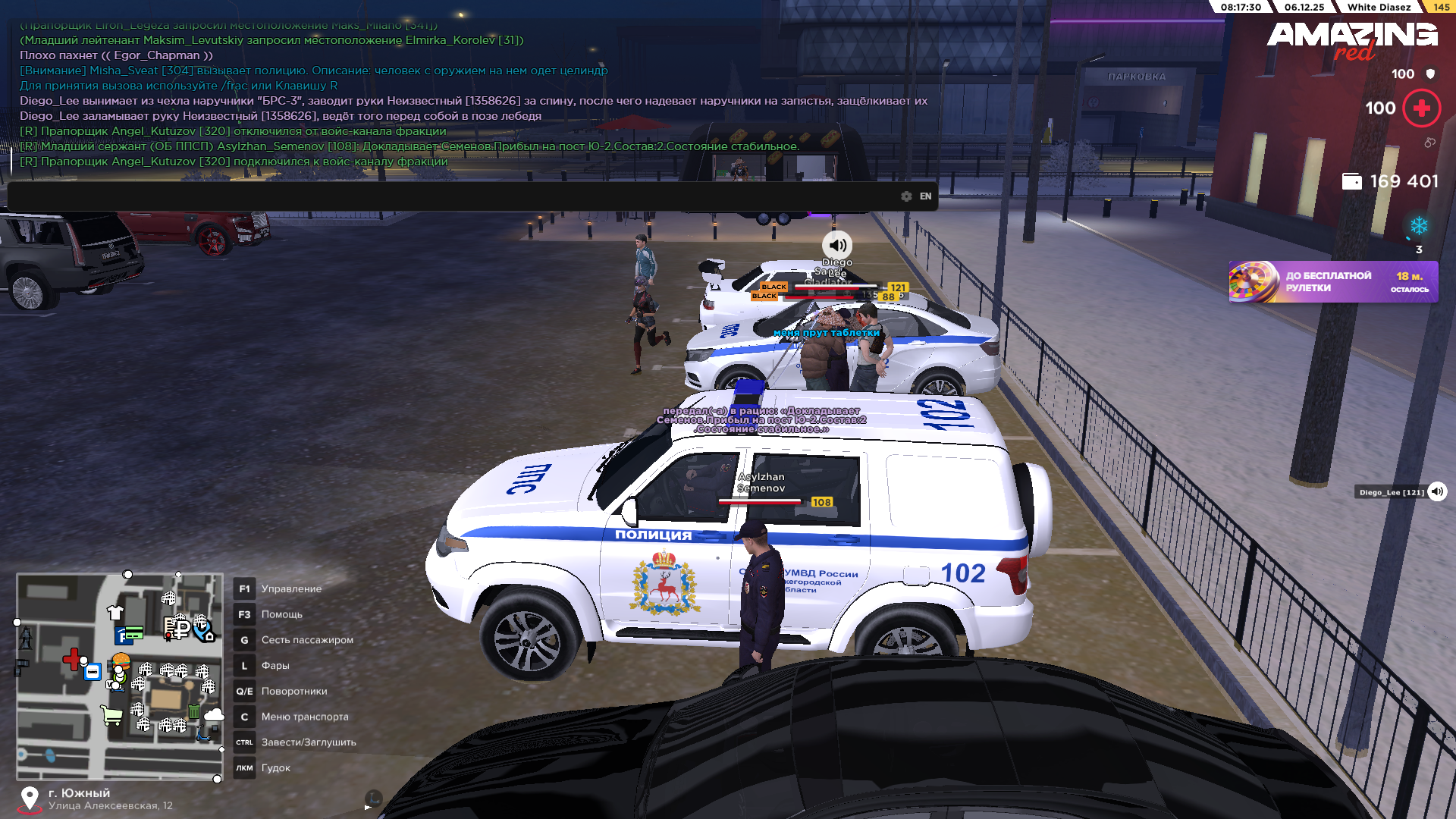Click the shopping cart marker on minimap
The width and height of the screenshot is (1456, 819).
tap(111, 715)
